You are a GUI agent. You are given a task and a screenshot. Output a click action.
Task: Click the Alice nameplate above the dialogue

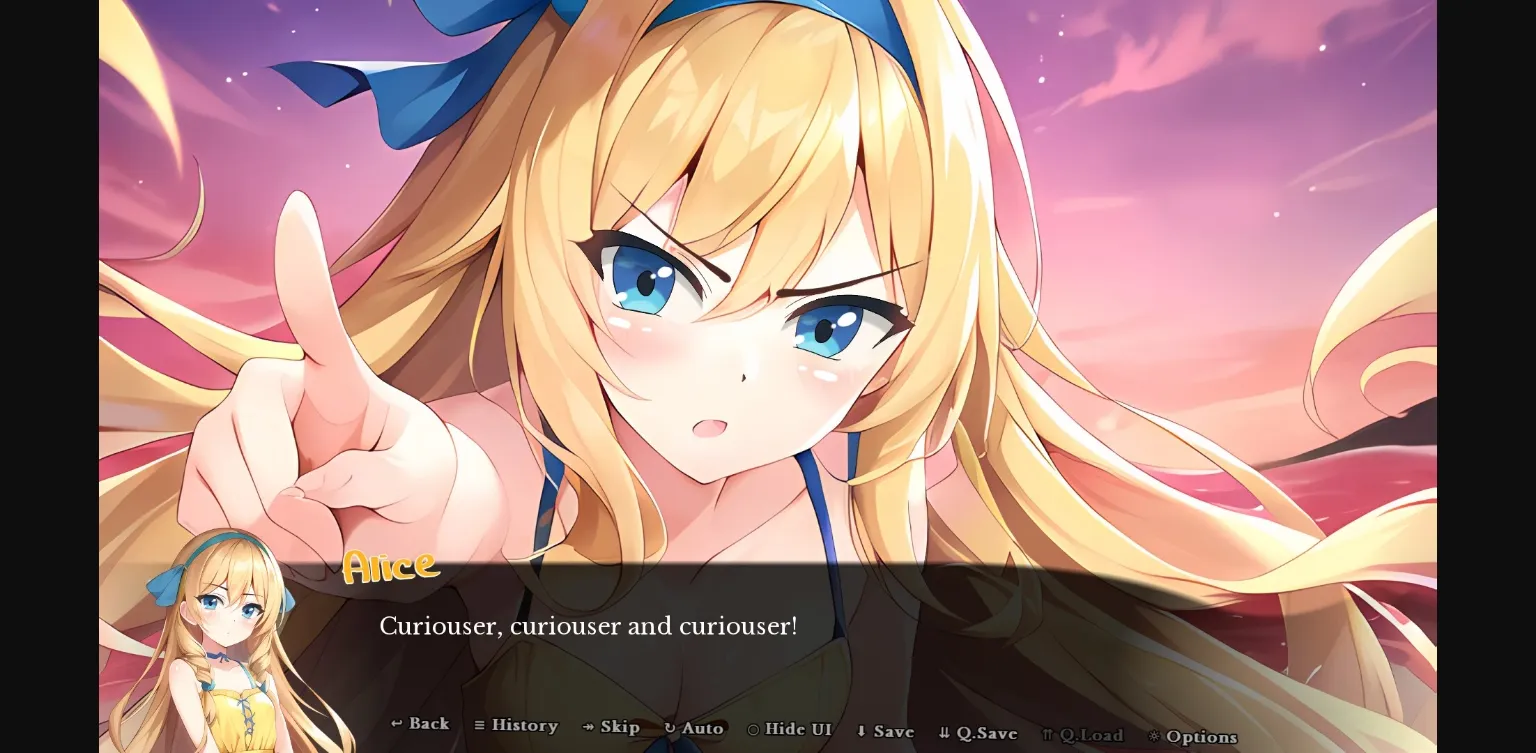[390, 566]
